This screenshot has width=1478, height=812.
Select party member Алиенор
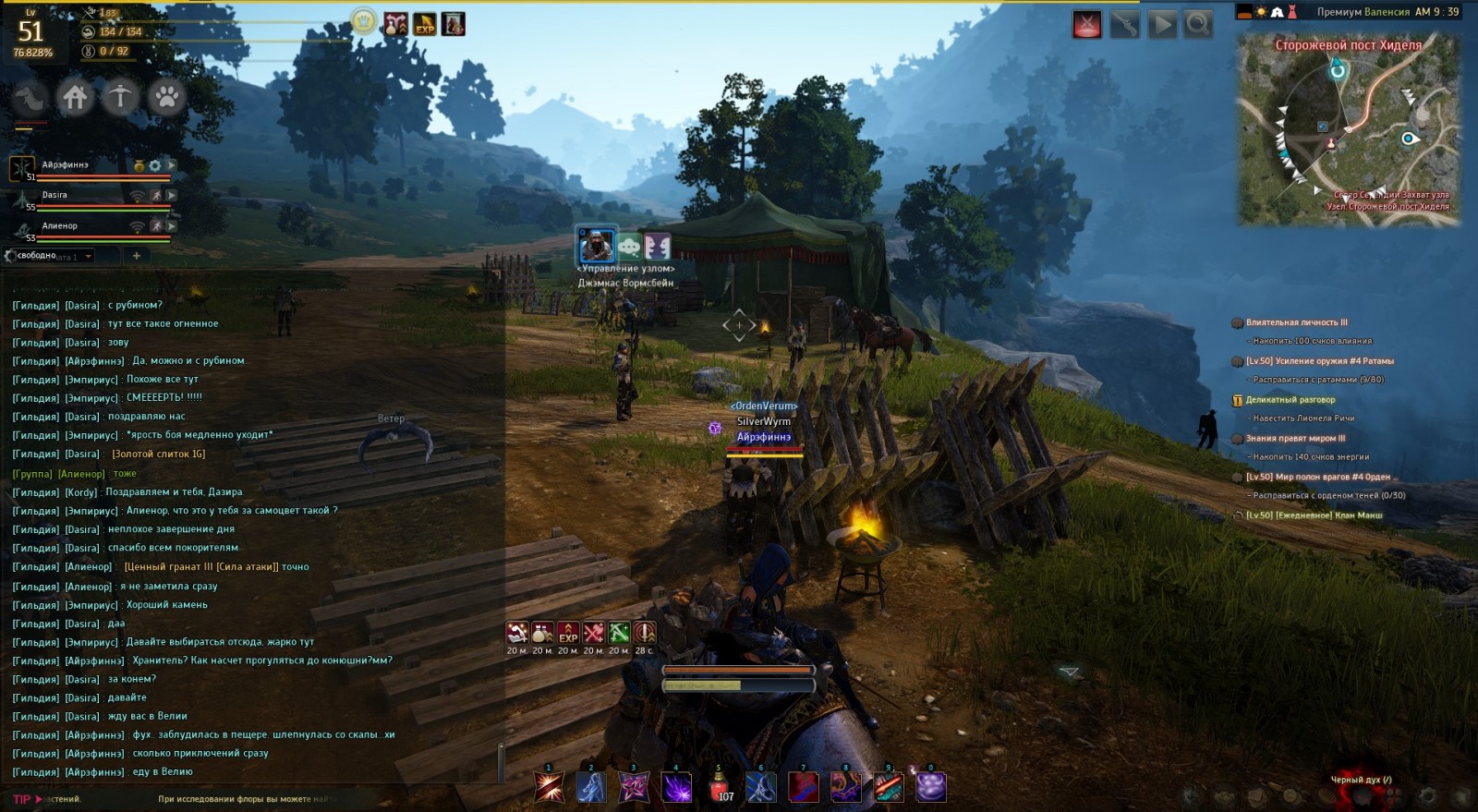click(x=59, y=226)
